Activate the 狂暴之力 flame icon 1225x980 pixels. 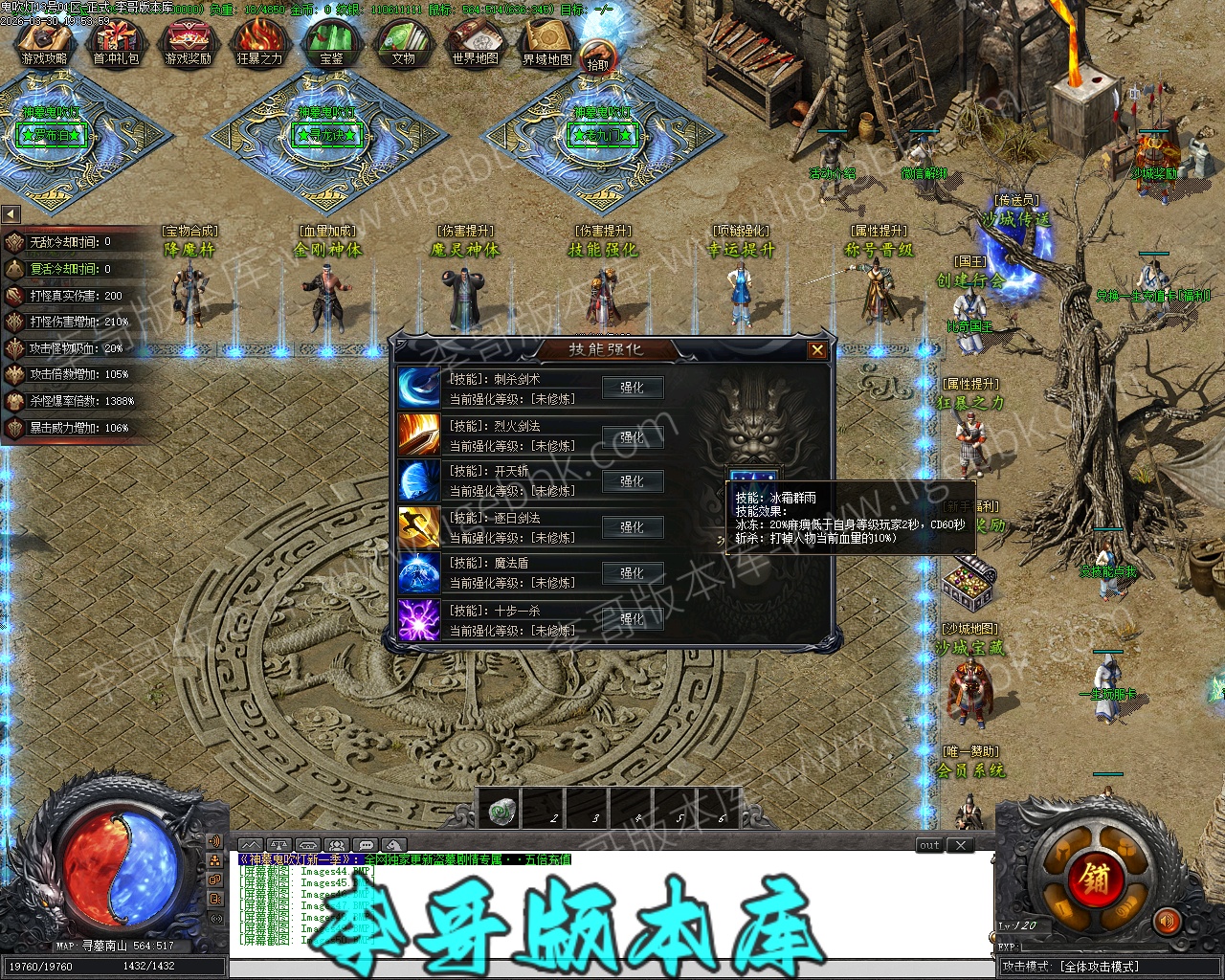point(259,44)
